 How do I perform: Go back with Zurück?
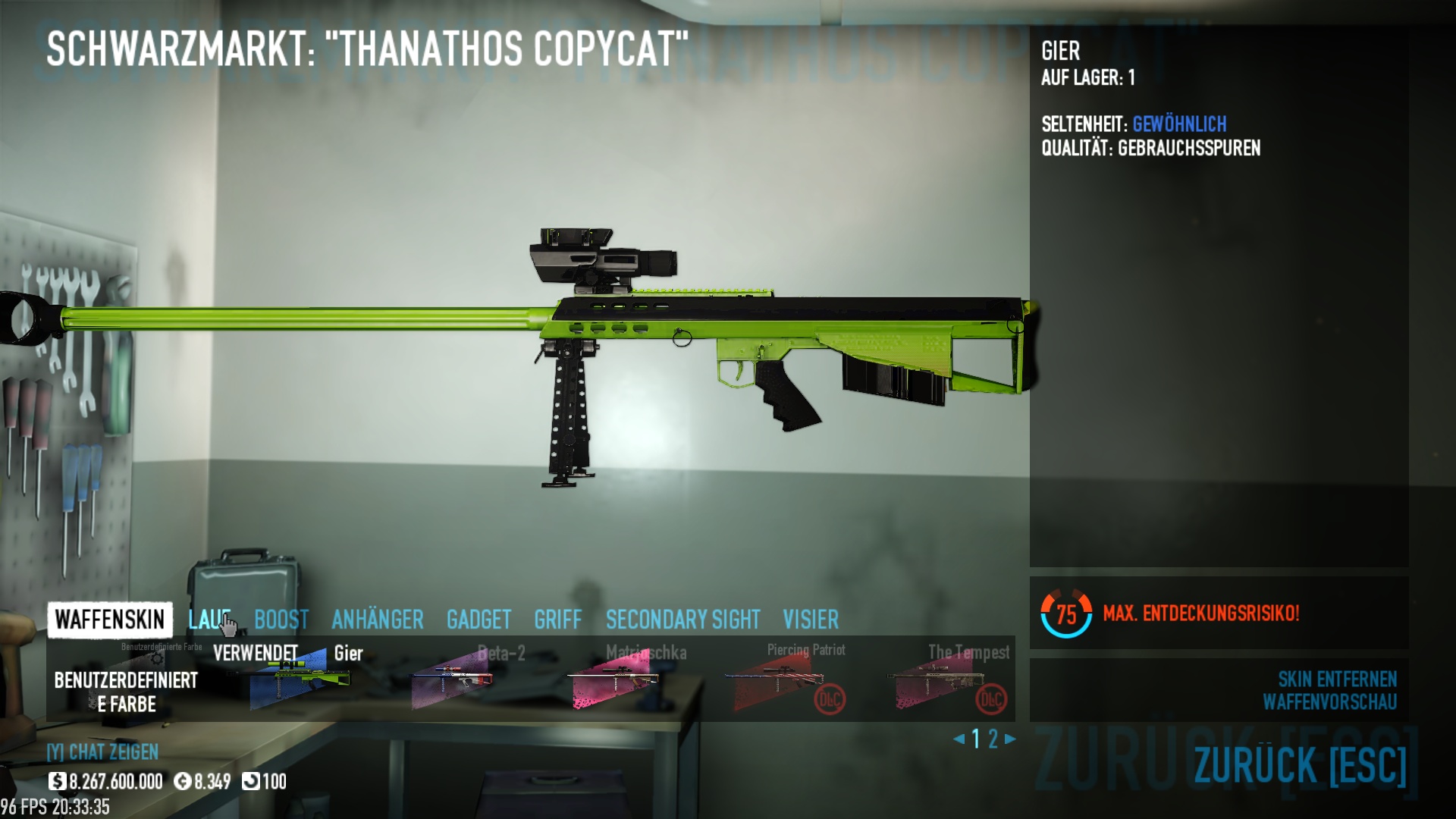coord(1300,764)
